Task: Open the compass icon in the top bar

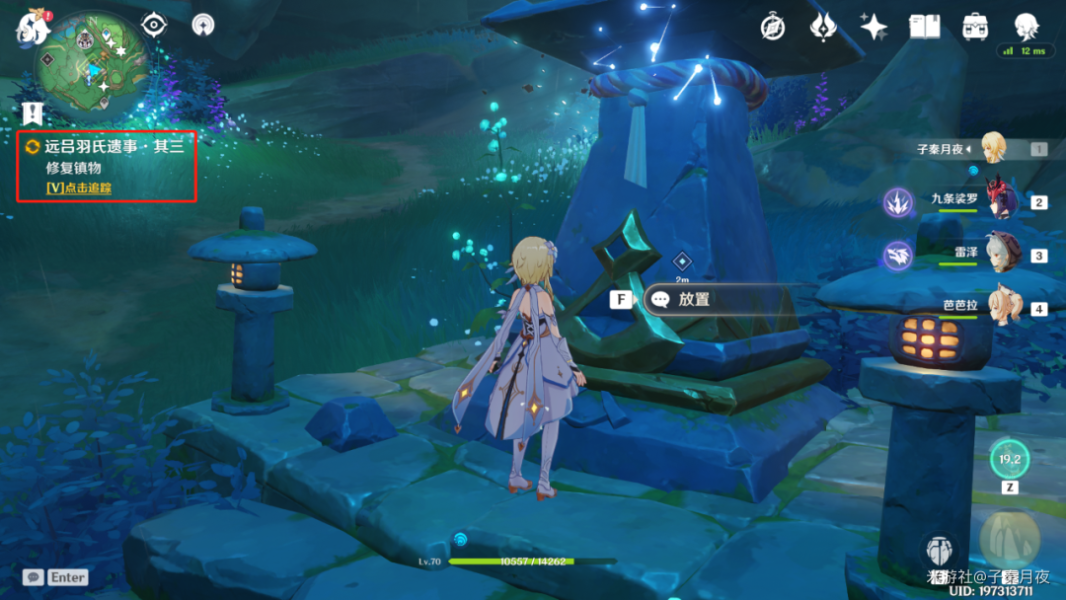Action: pyautogui.click(x=772, y=27)
